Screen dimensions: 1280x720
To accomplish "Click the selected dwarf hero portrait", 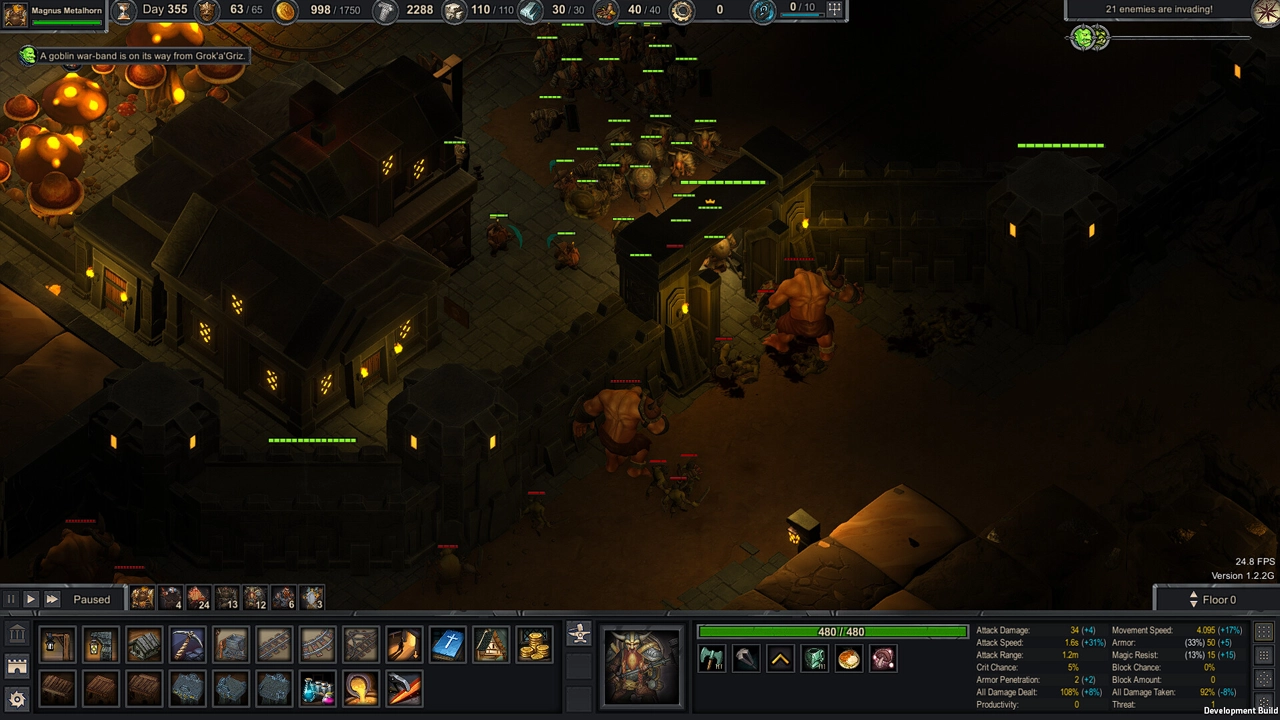I will pos(642,665).
